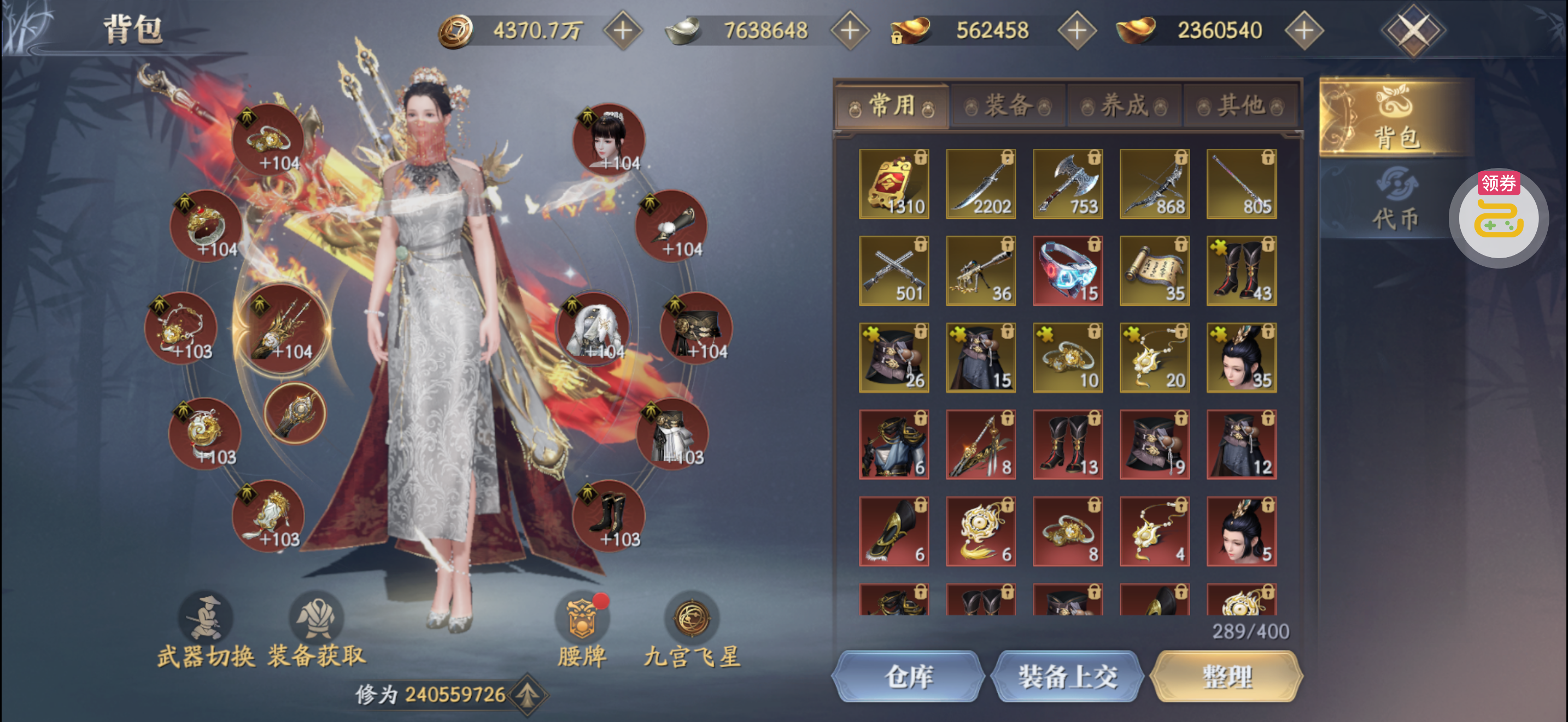
Task: Switch to the 装备 tab
Action: [1008, 106]
